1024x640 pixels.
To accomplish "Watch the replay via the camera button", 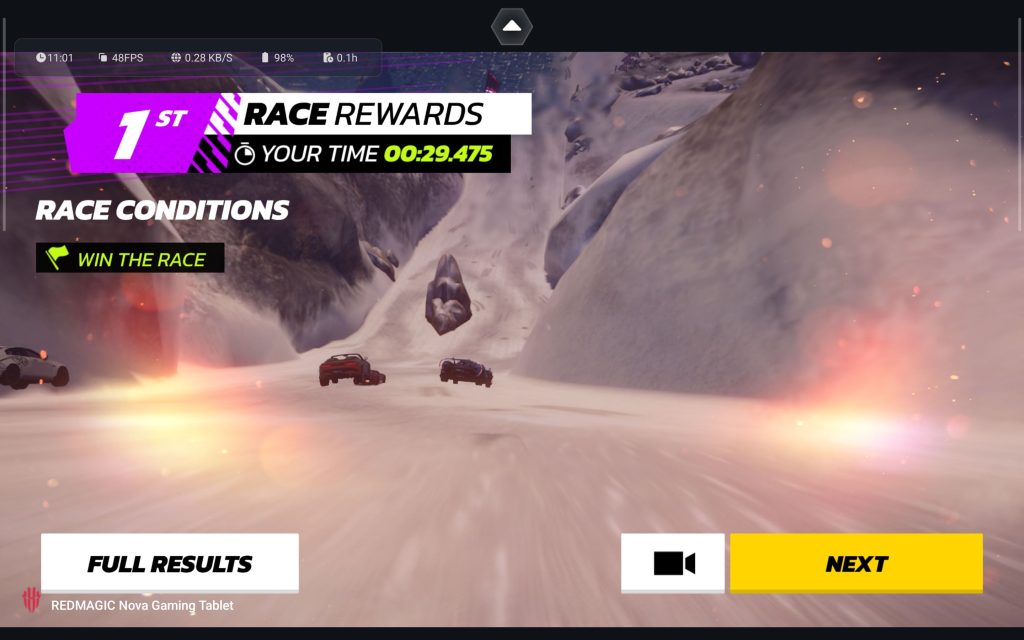I will (x=673, y=563).
